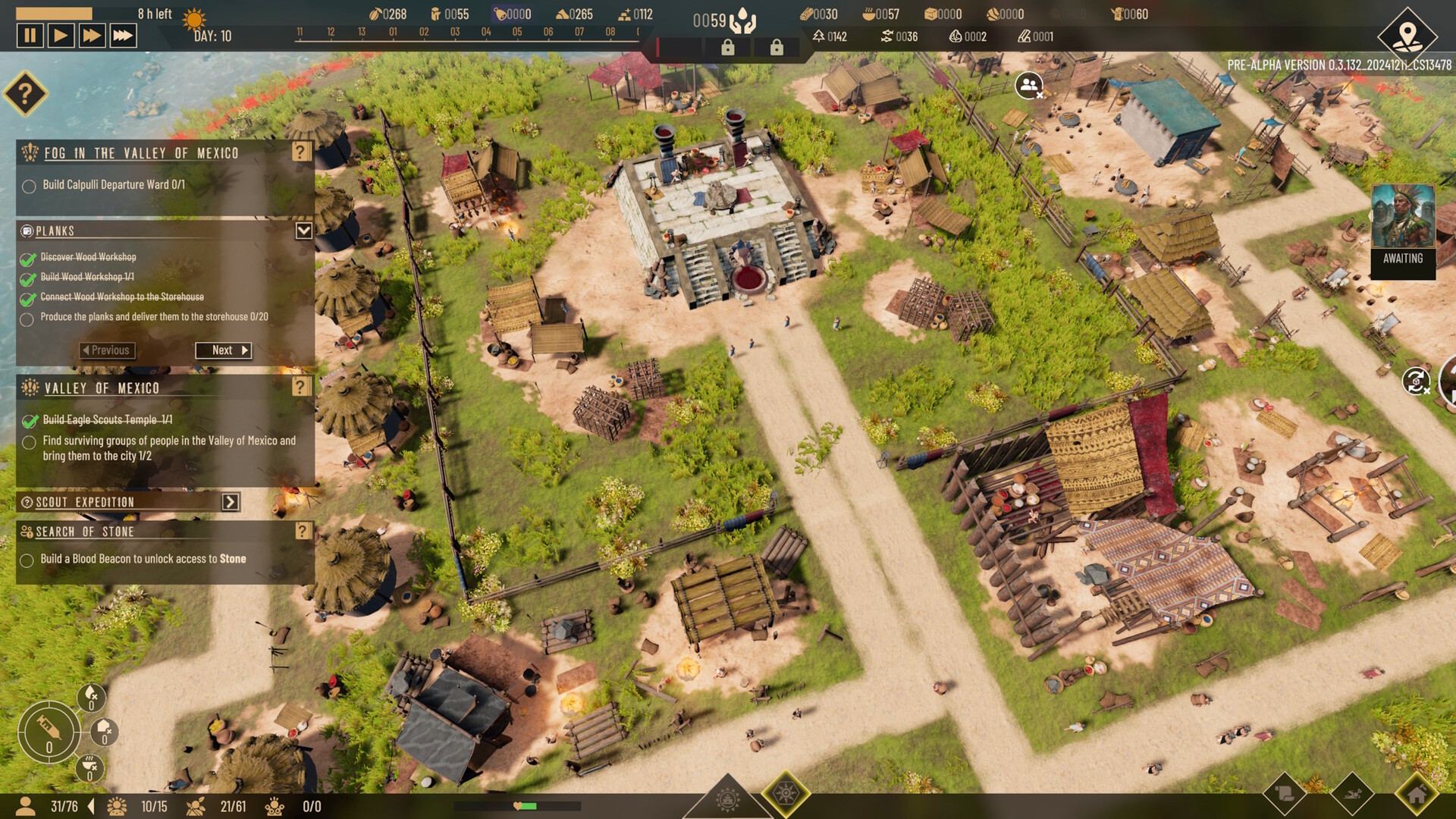Toggle the lock icon under the blood meter
The image size is (1456, 819).
pos(729,47)
